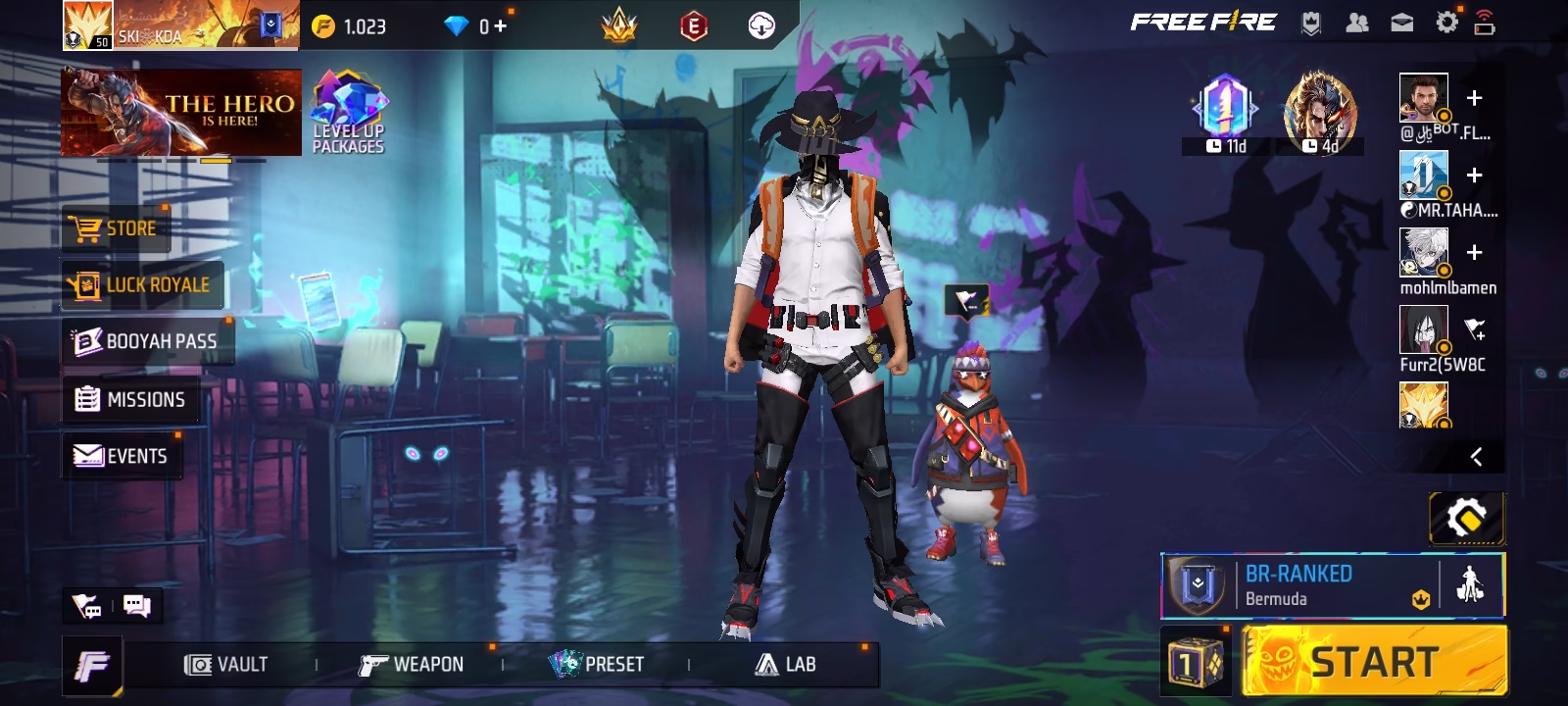Screen dimensions: 1568x706
Task: Open the chat bubble icon
Action: [x=137, y=606]
